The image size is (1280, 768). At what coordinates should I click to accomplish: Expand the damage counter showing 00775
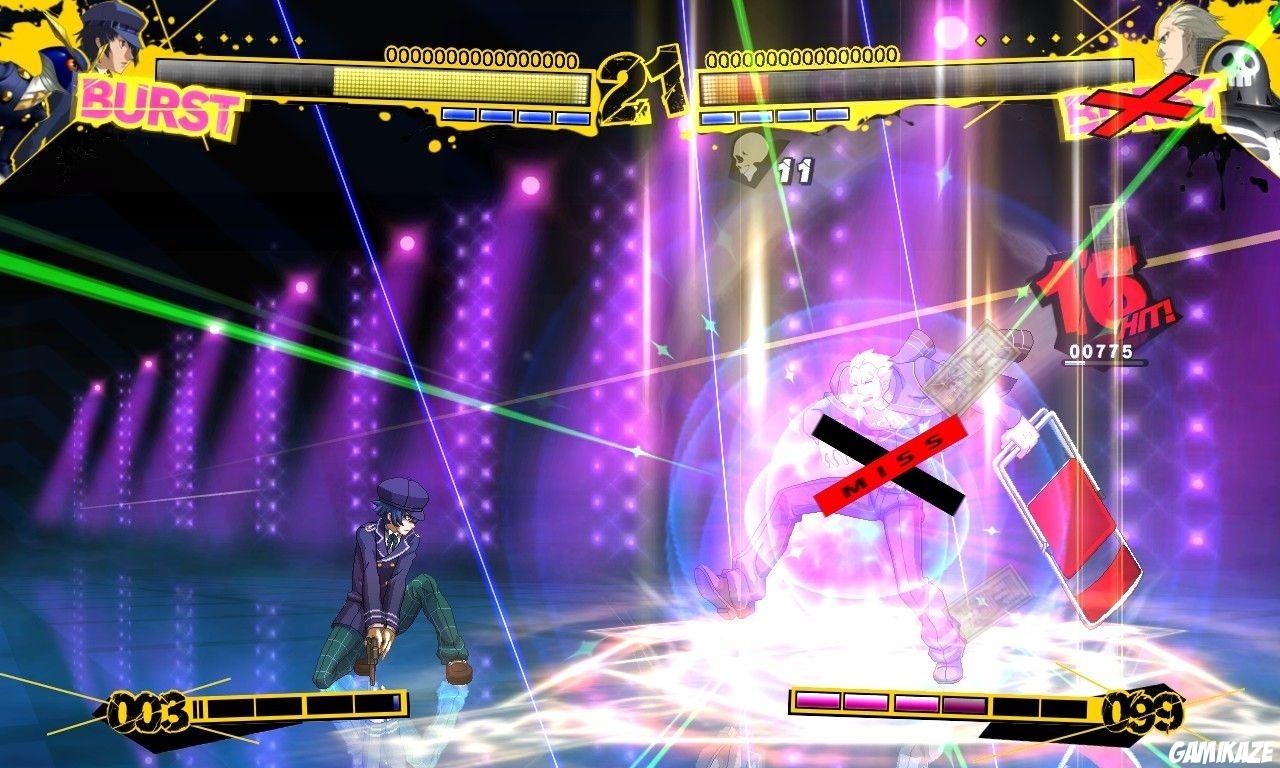pos(1102,351)
